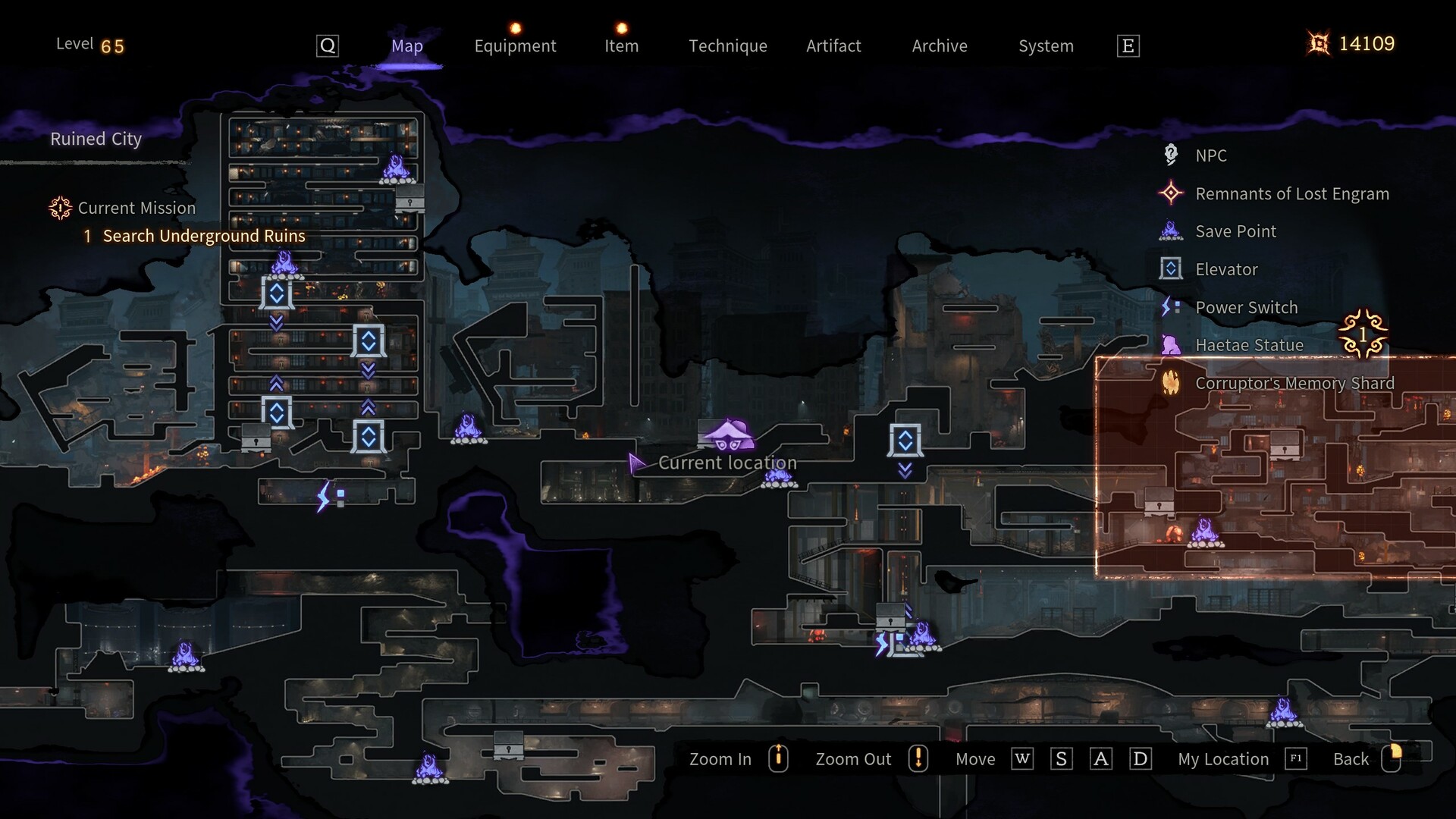Image resolution: width=1456 pixels, height=819 pixels.
Task: Select Remnants of Lost Engram legend entry
Action: [x=1291, y=193]
